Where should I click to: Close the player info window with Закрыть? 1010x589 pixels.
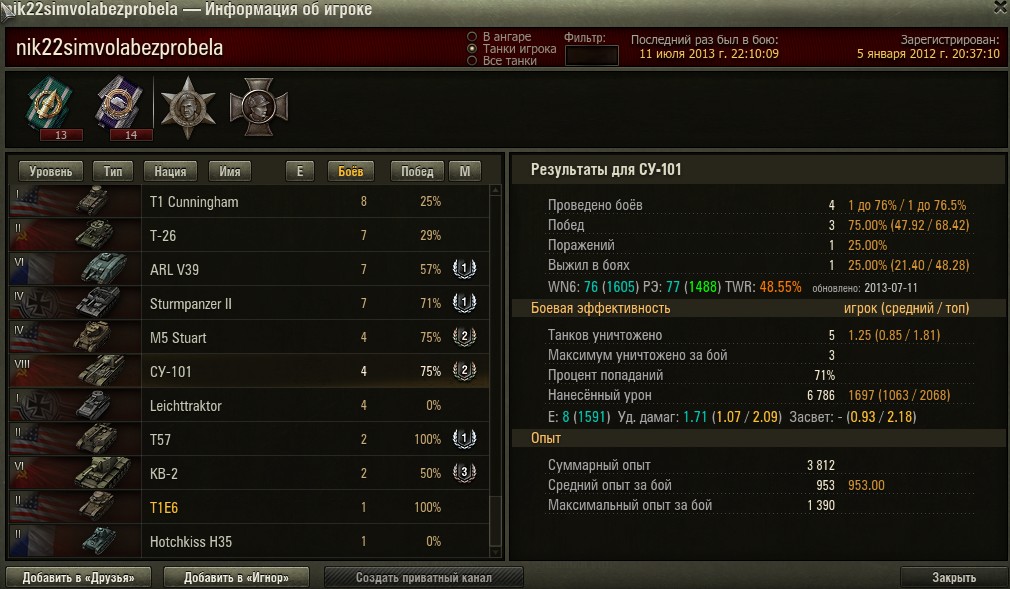[953, 577]
